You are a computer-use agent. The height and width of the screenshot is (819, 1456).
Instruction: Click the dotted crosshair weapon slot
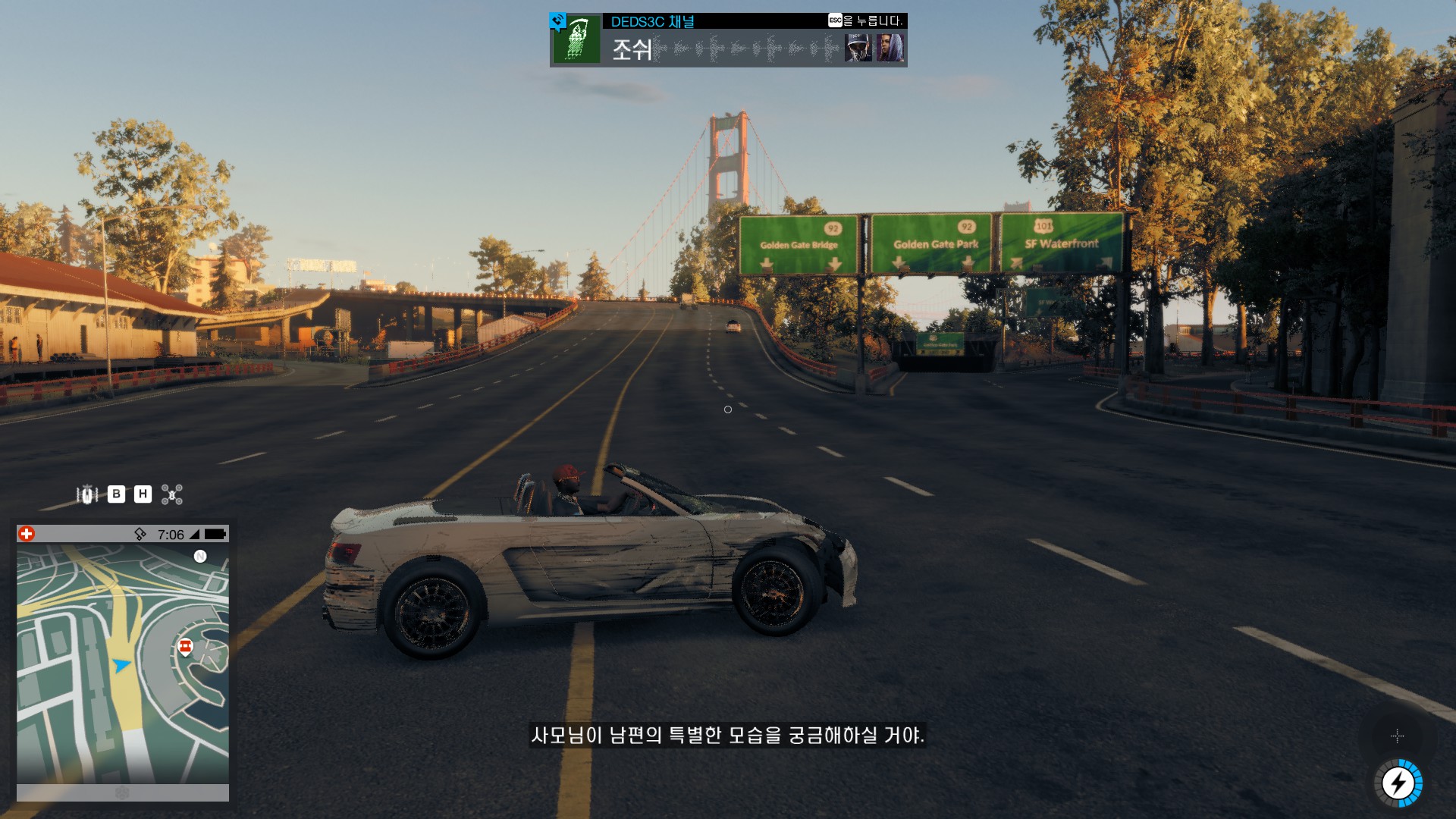(1397, 736)
